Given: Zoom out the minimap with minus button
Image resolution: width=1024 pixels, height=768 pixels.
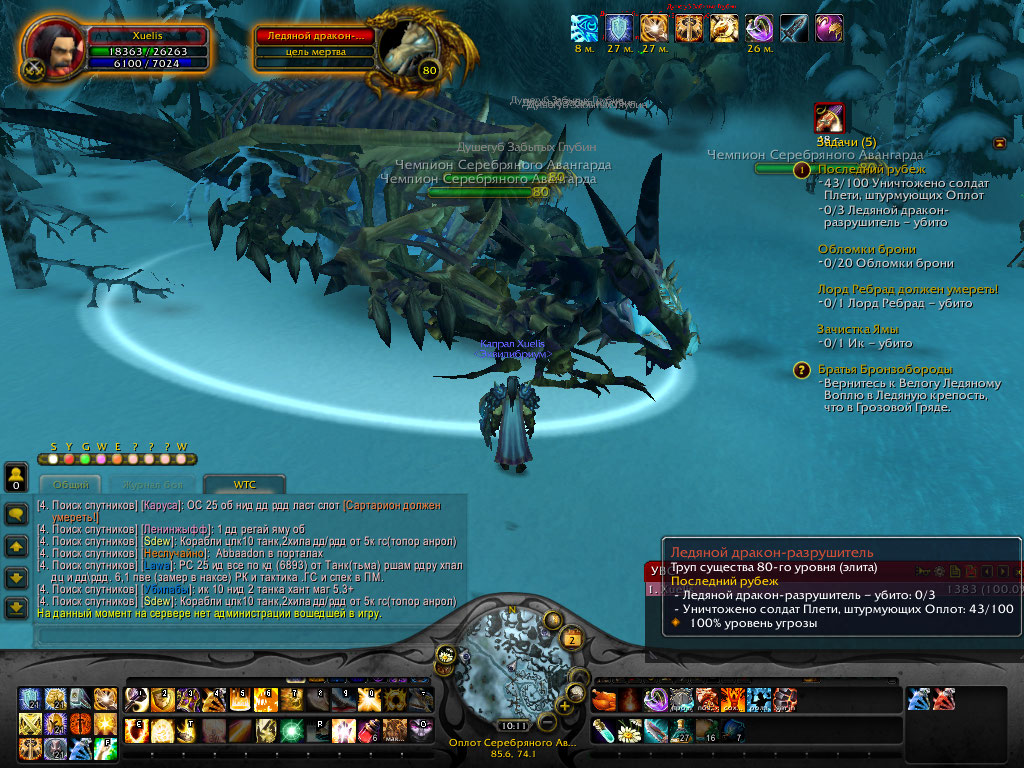Looking at the screenshot, I should pyautogui.click(x=546, y=721).
